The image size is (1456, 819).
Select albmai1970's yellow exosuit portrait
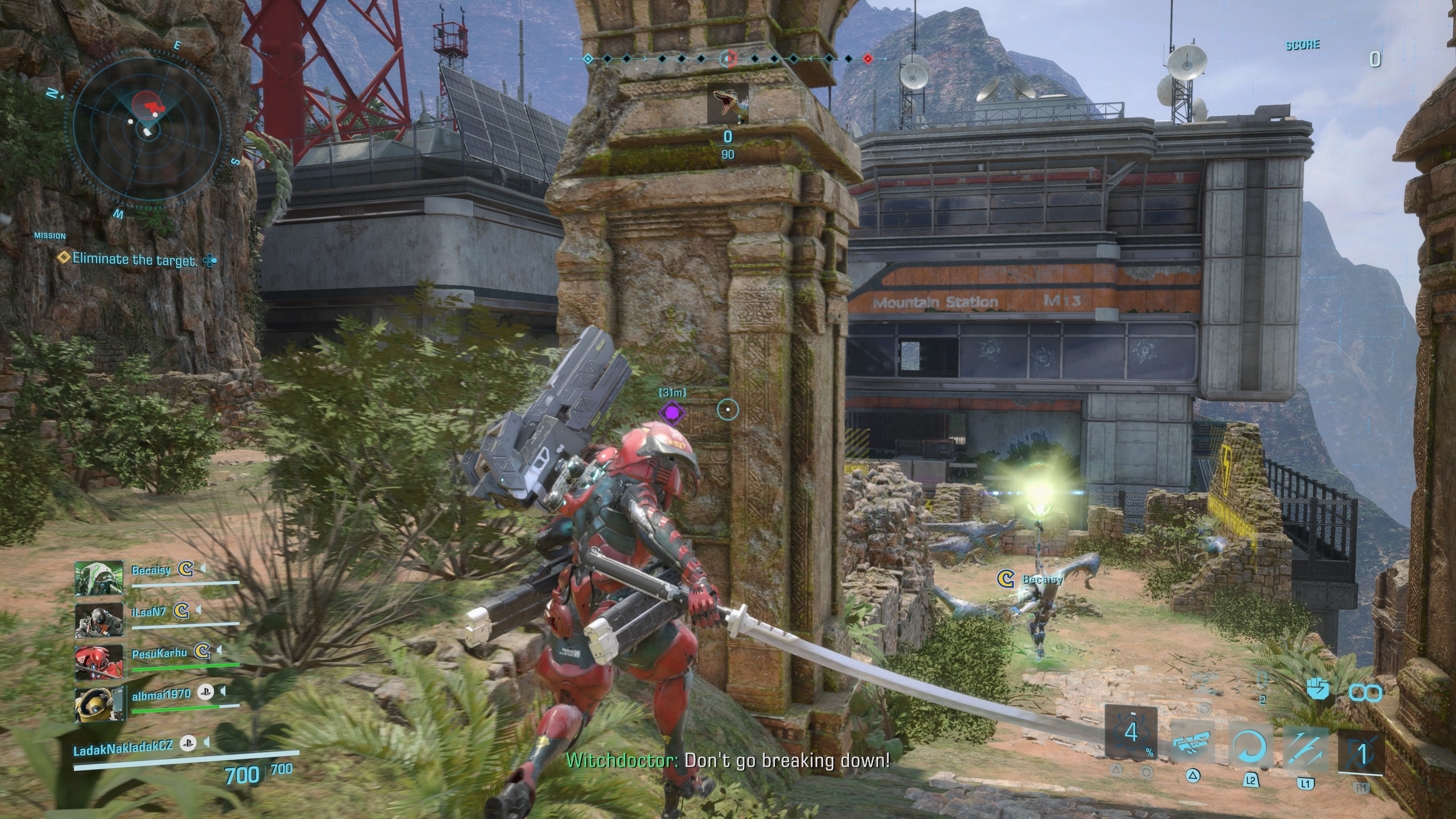tap(99, 704)
